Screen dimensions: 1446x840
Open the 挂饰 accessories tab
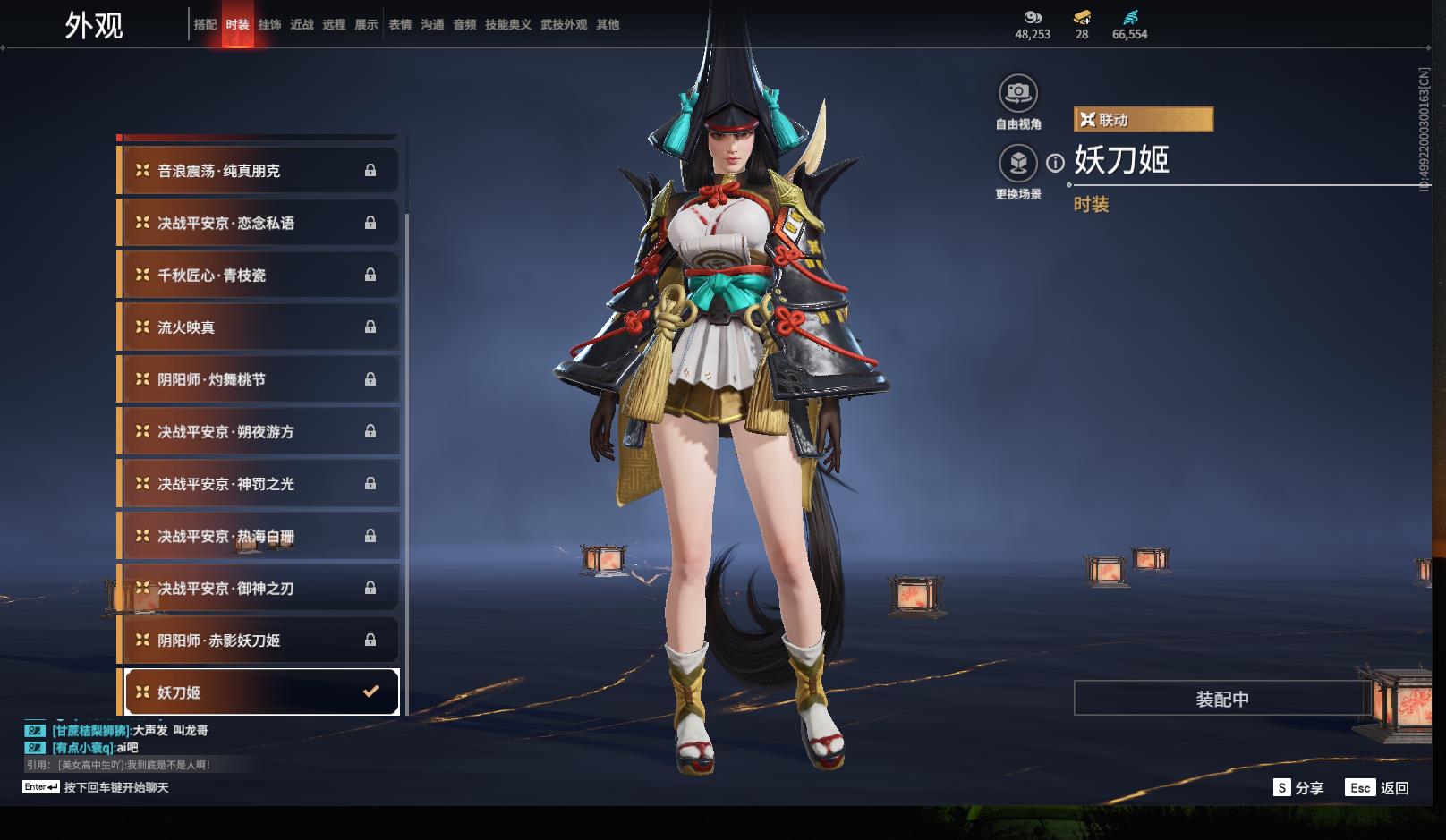tap(269, 25)
